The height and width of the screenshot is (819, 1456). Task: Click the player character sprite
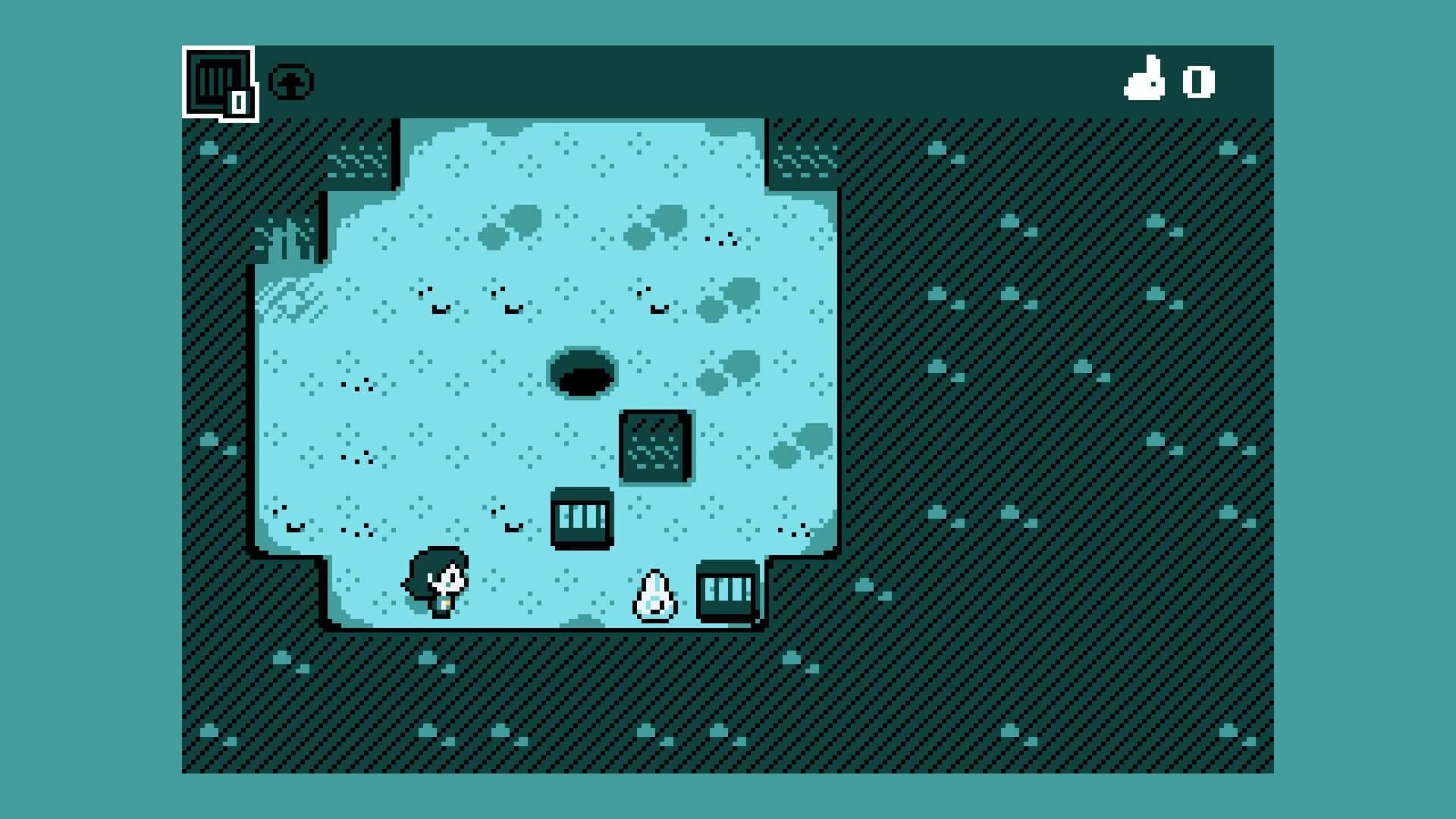click(x=438, y=584)
